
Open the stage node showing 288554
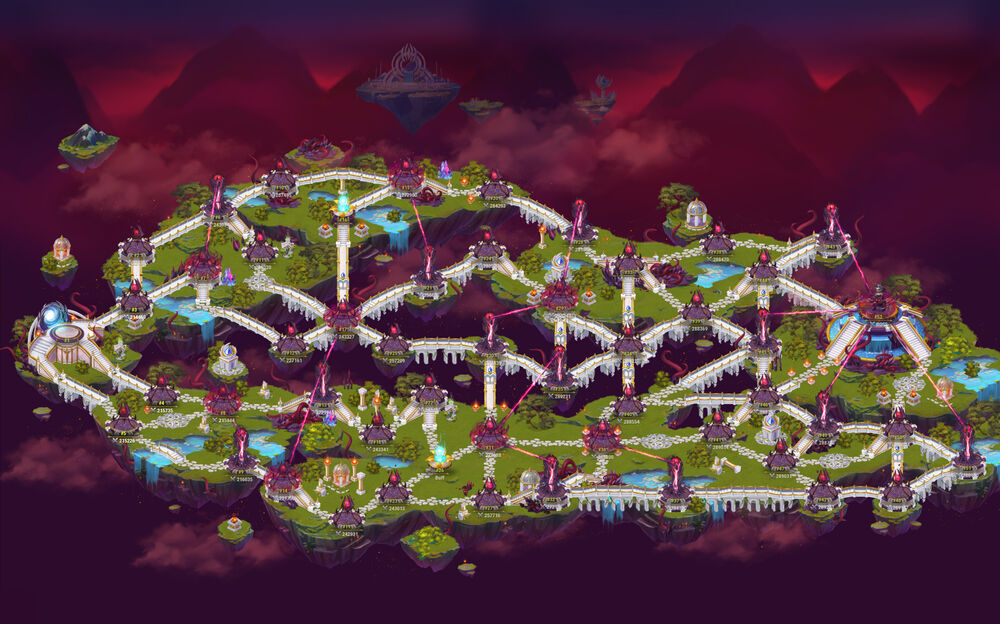pyautogui.click(x=628, y=402)
